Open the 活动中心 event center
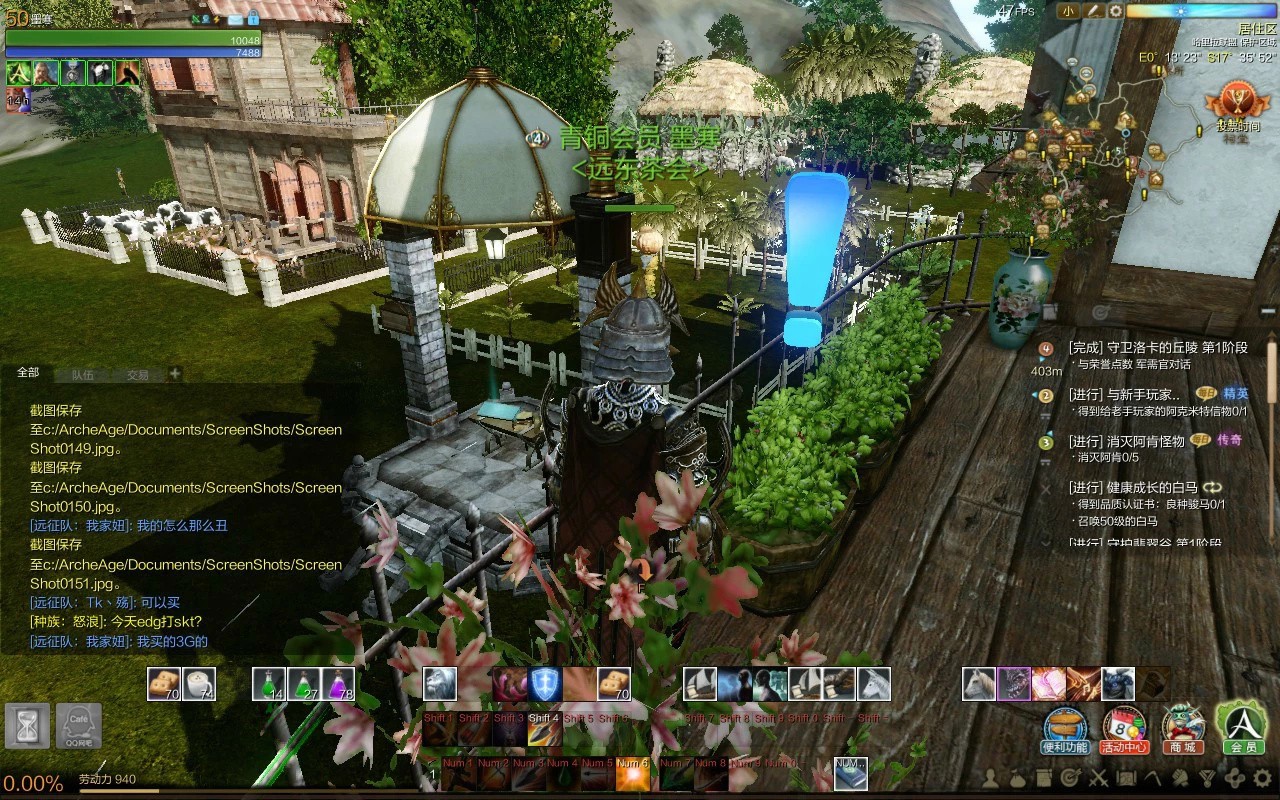 [1123, 729]
